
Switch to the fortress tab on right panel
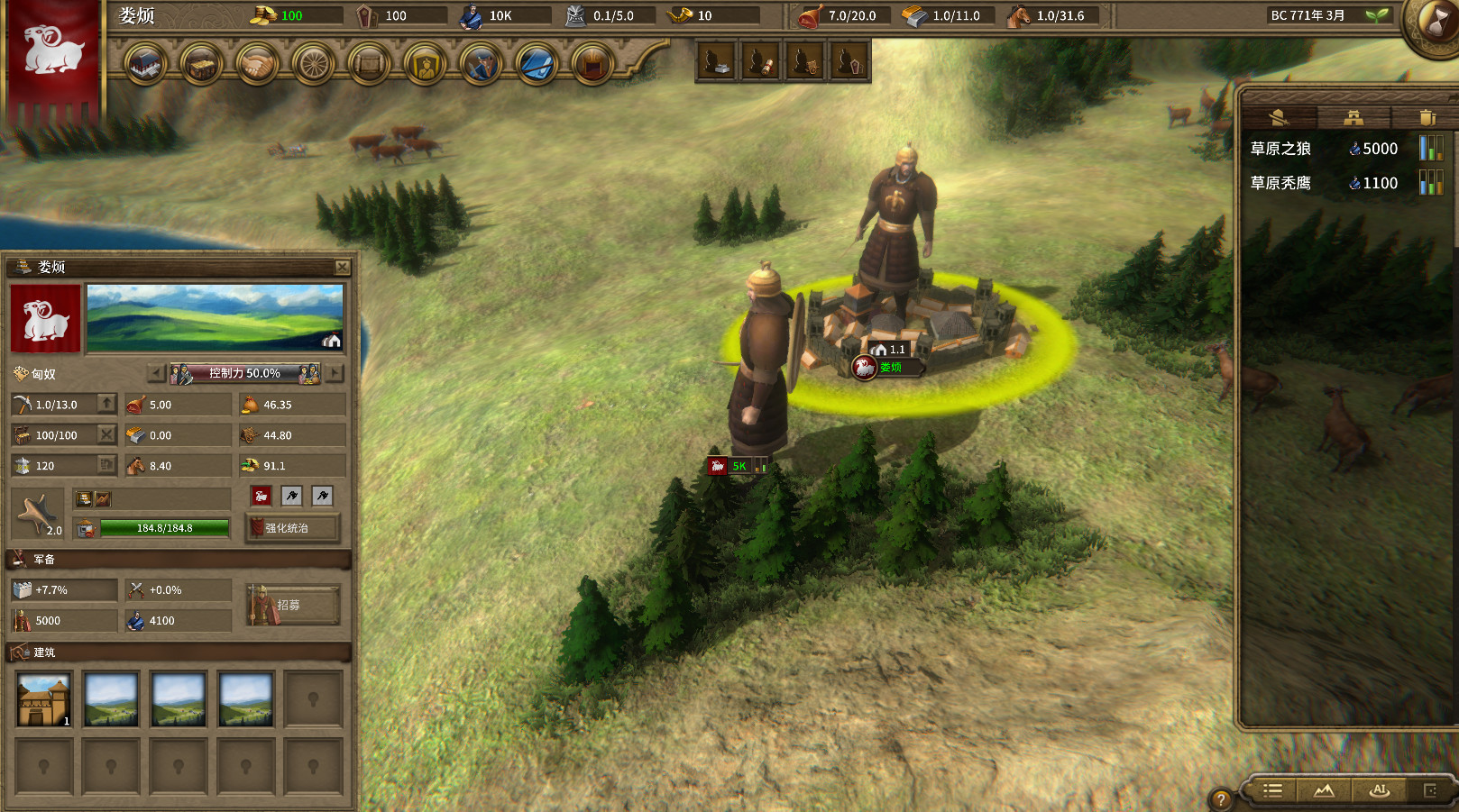(1353, 115)
